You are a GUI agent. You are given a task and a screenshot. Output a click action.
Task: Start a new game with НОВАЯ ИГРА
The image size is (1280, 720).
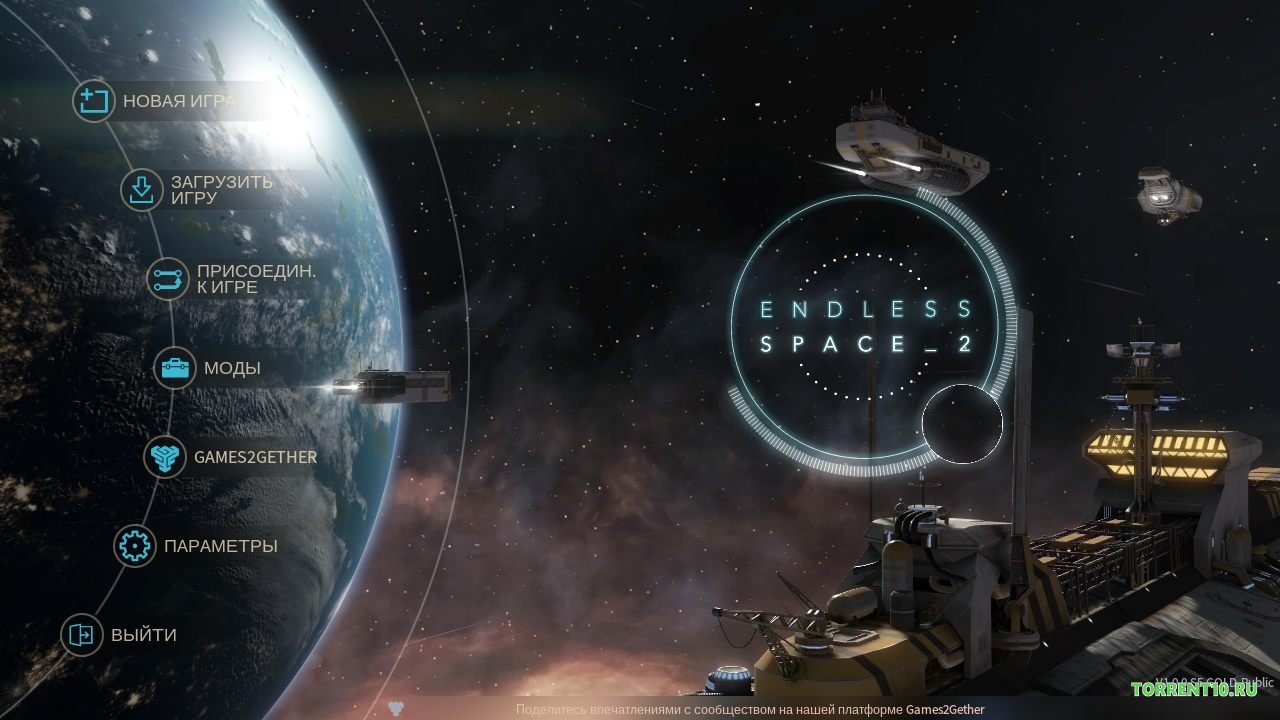click(179, 101)
